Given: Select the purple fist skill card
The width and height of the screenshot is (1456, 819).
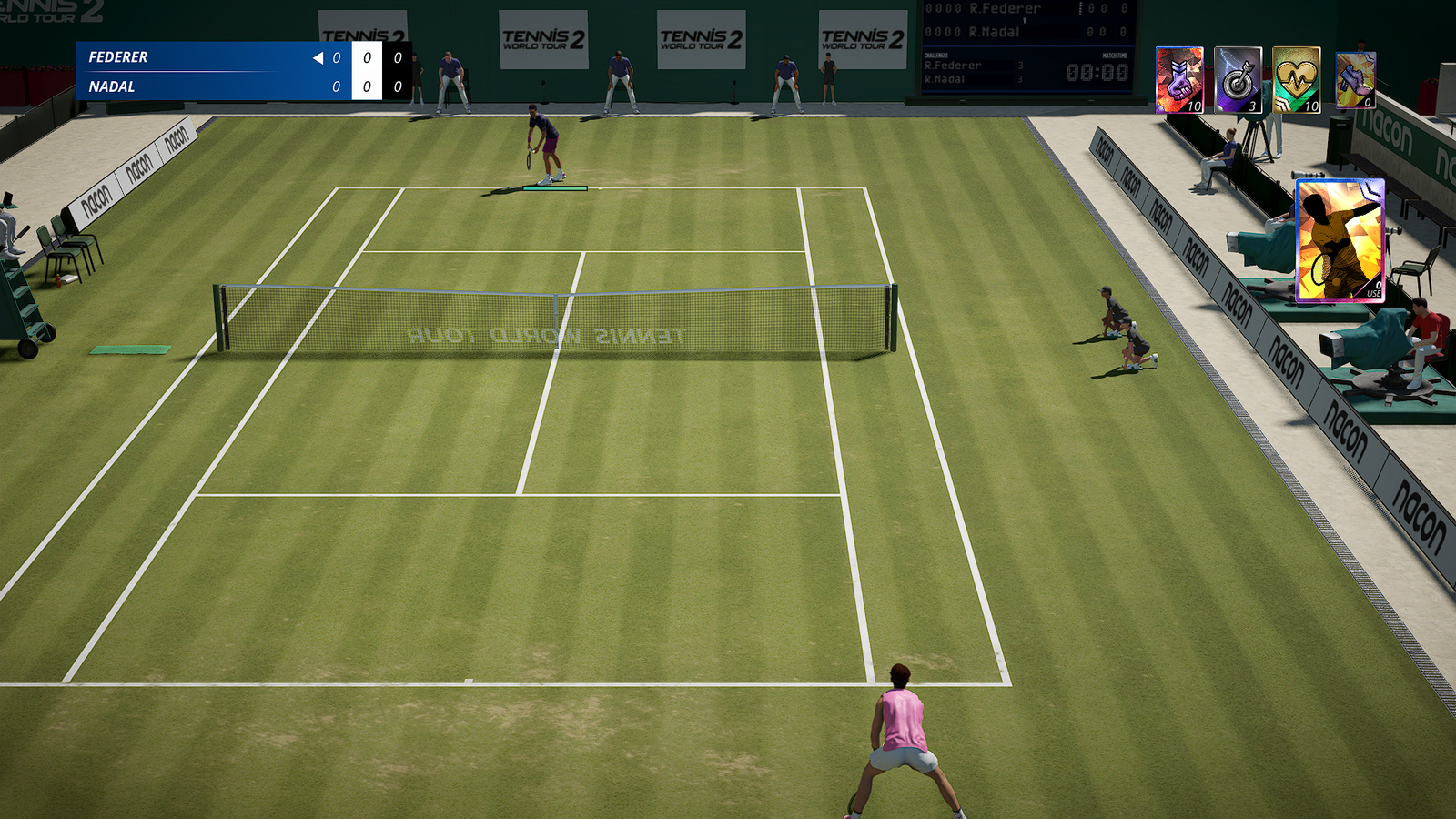Looking at the screenshot, I should coord(1179,80).
